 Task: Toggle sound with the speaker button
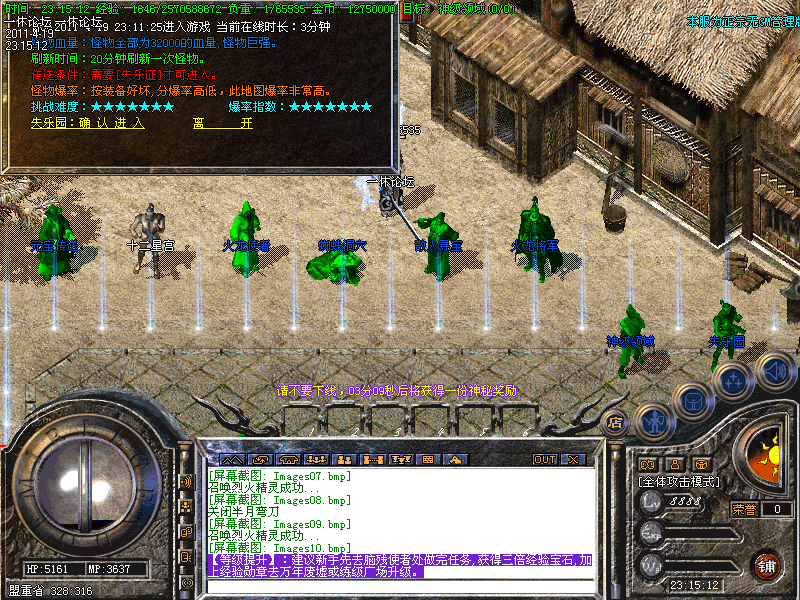[775, 370]
